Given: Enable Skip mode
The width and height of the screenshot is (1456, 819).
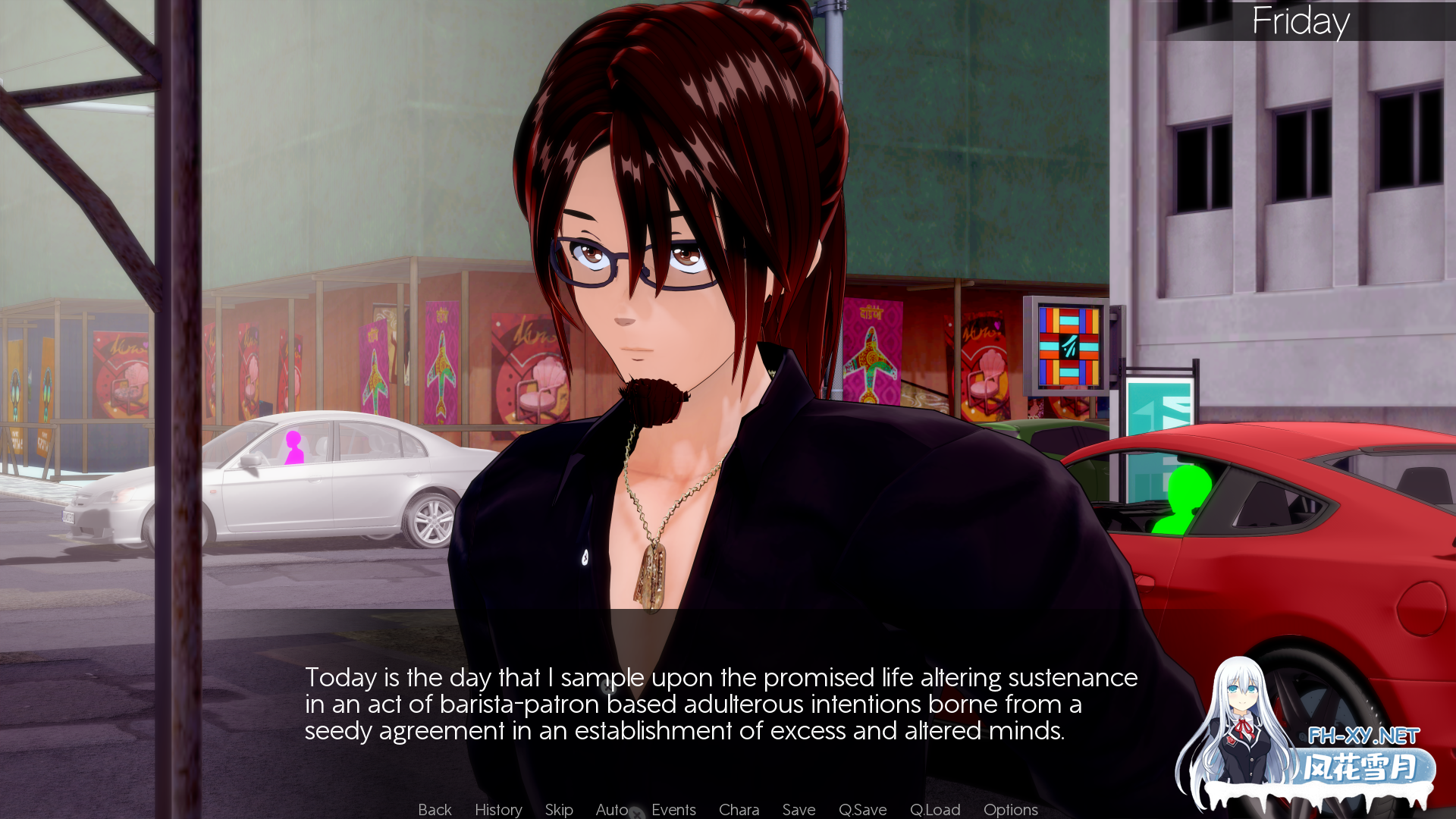Looking at the screenshot, I should (558, 809).
